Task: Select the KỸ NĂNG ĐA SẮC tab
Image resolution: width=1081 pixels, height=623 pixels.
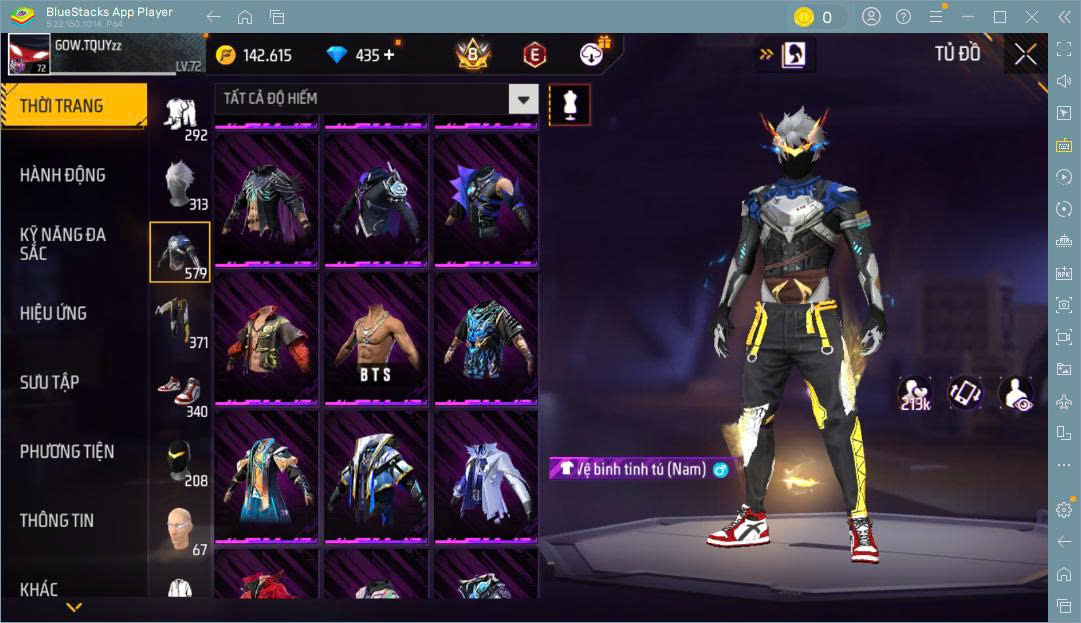Action: point(63,244)
